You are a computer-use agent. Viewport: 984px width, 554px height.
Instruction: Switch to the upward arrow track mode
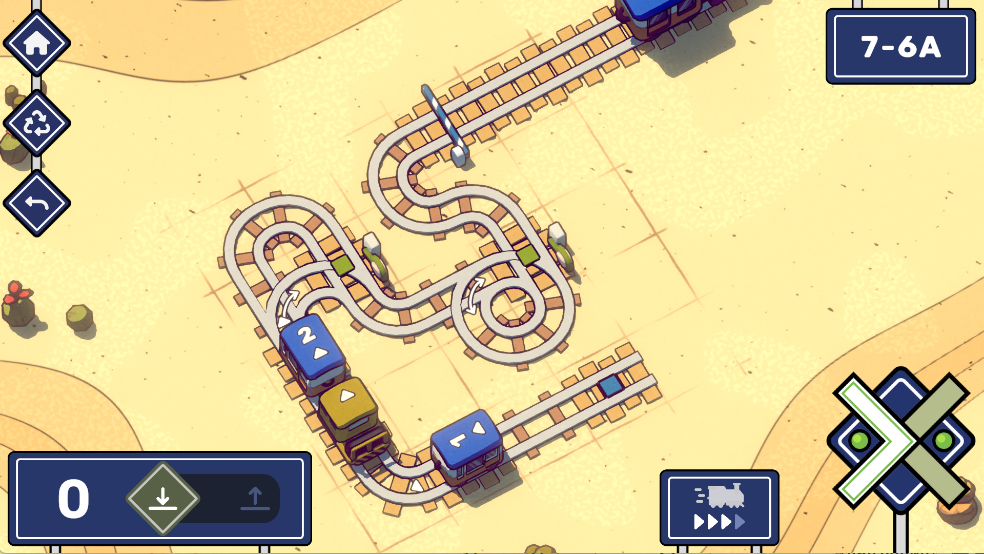[254, 498]
